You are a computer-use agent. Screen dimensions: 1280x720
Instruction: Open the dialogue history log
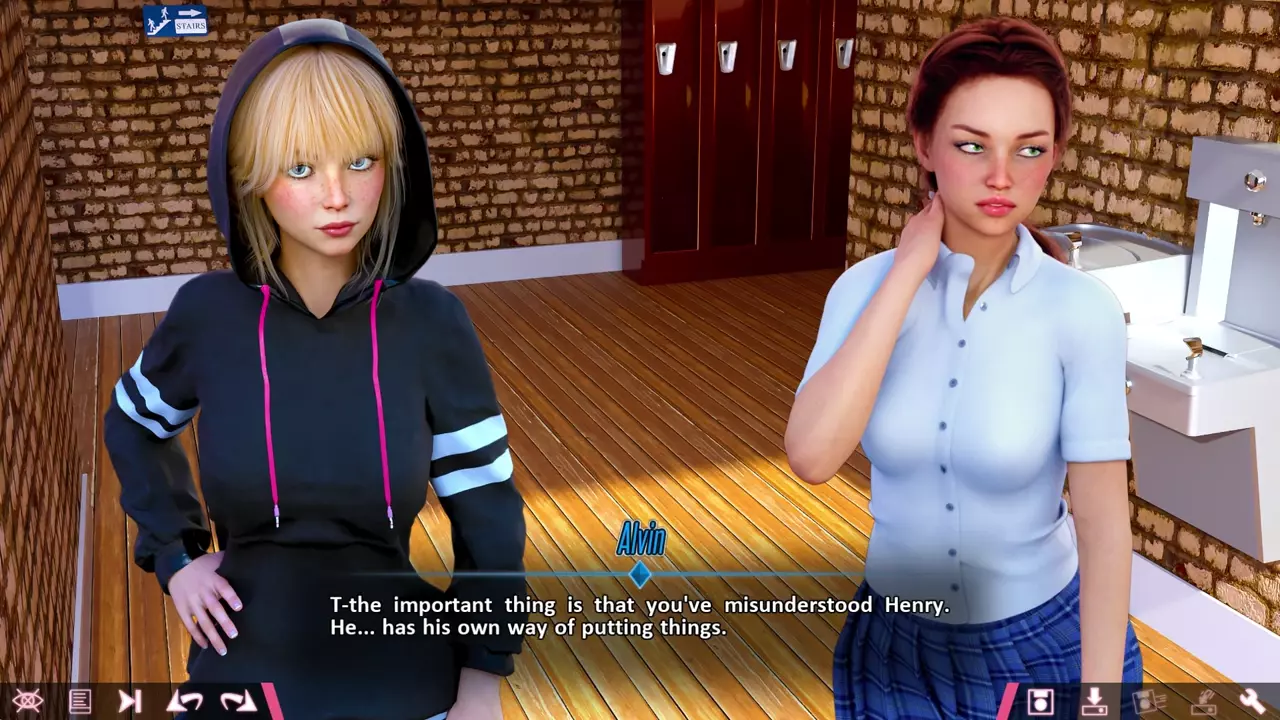(x=80, y=701)
